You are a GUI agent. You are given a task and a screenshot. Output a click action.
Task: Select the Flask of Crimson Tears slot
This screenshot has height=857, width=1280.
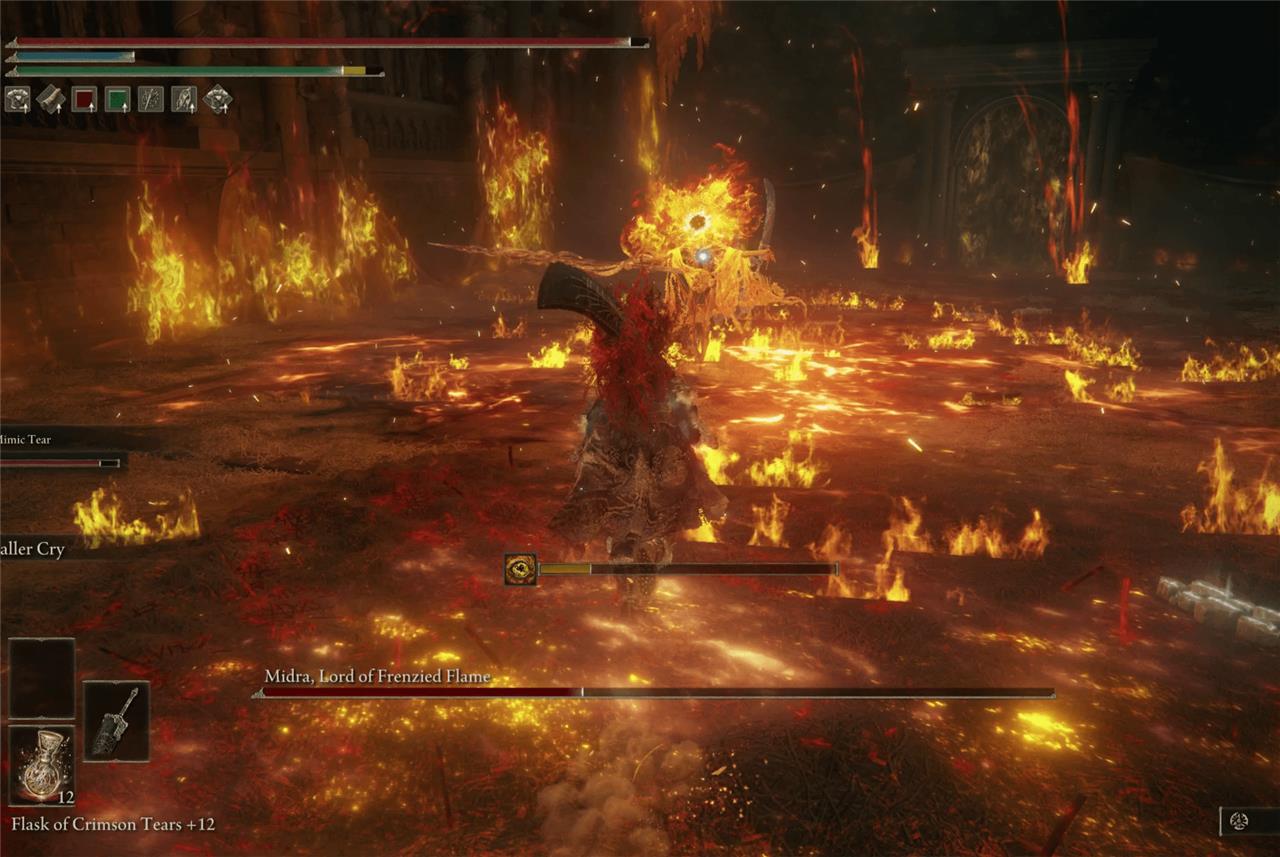coord(42,765)
